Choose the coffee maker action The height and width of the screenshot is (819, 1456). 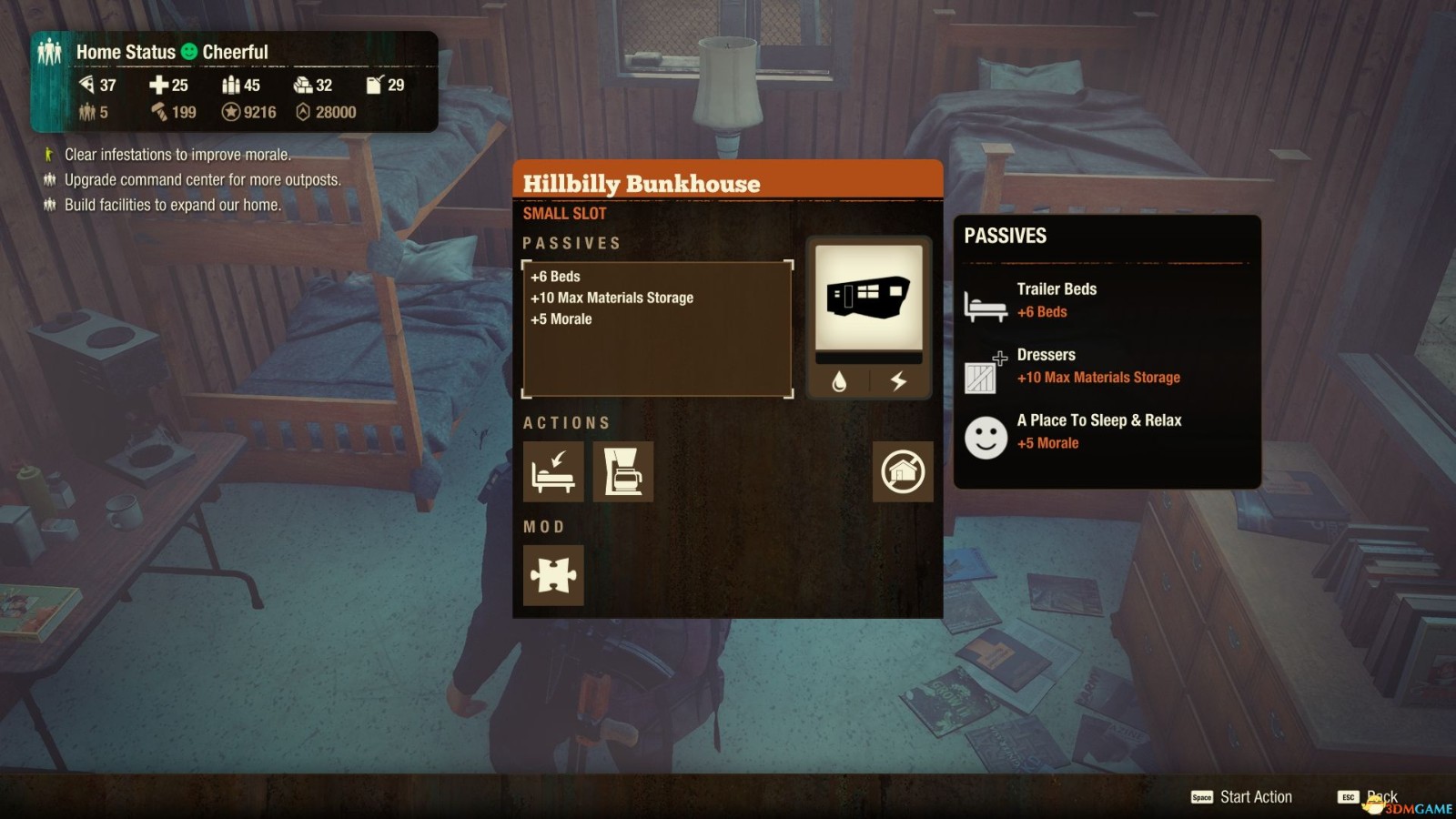[623, 471]
